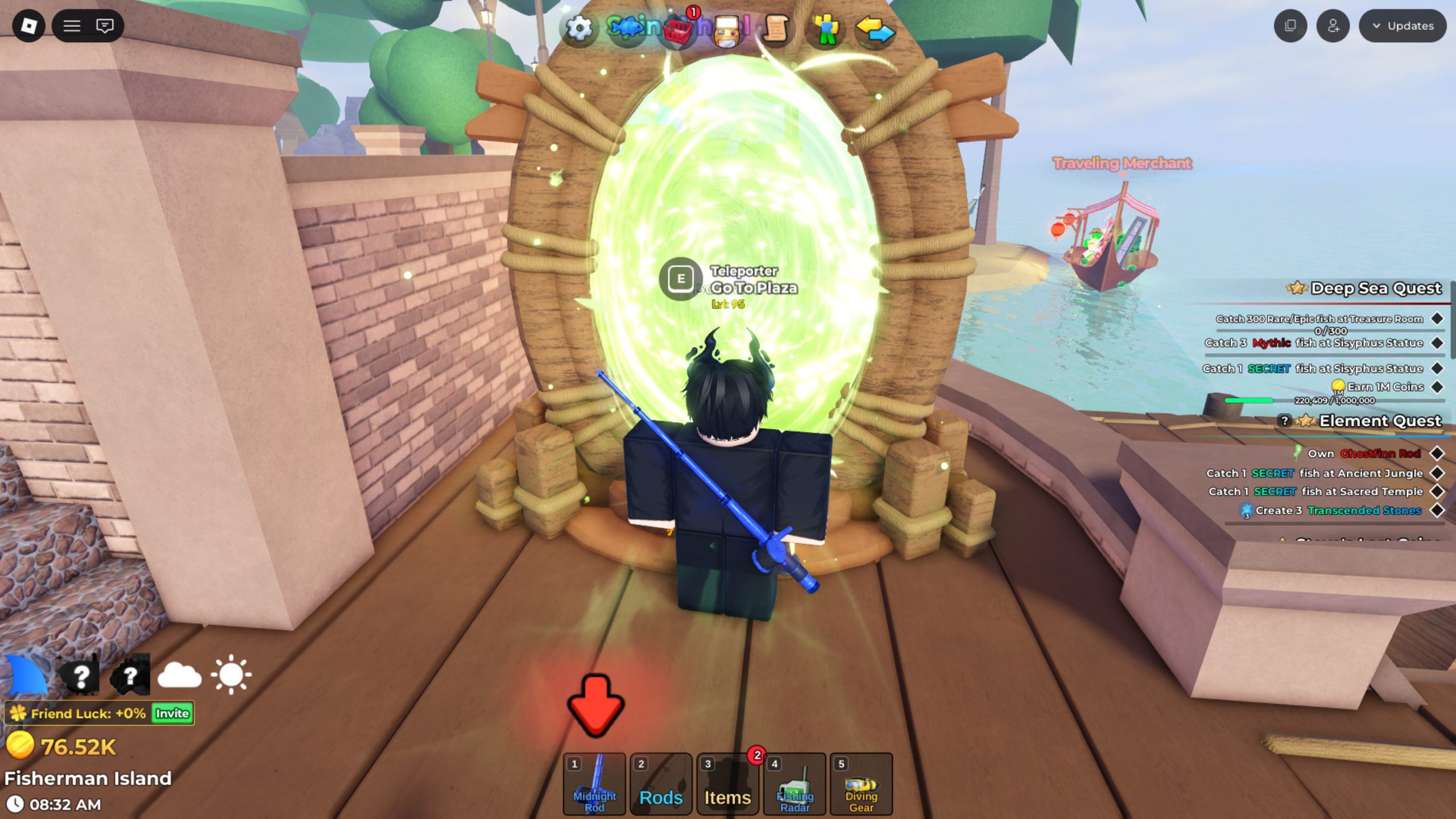Click the blue shark fin event icon

click(26, 675)
